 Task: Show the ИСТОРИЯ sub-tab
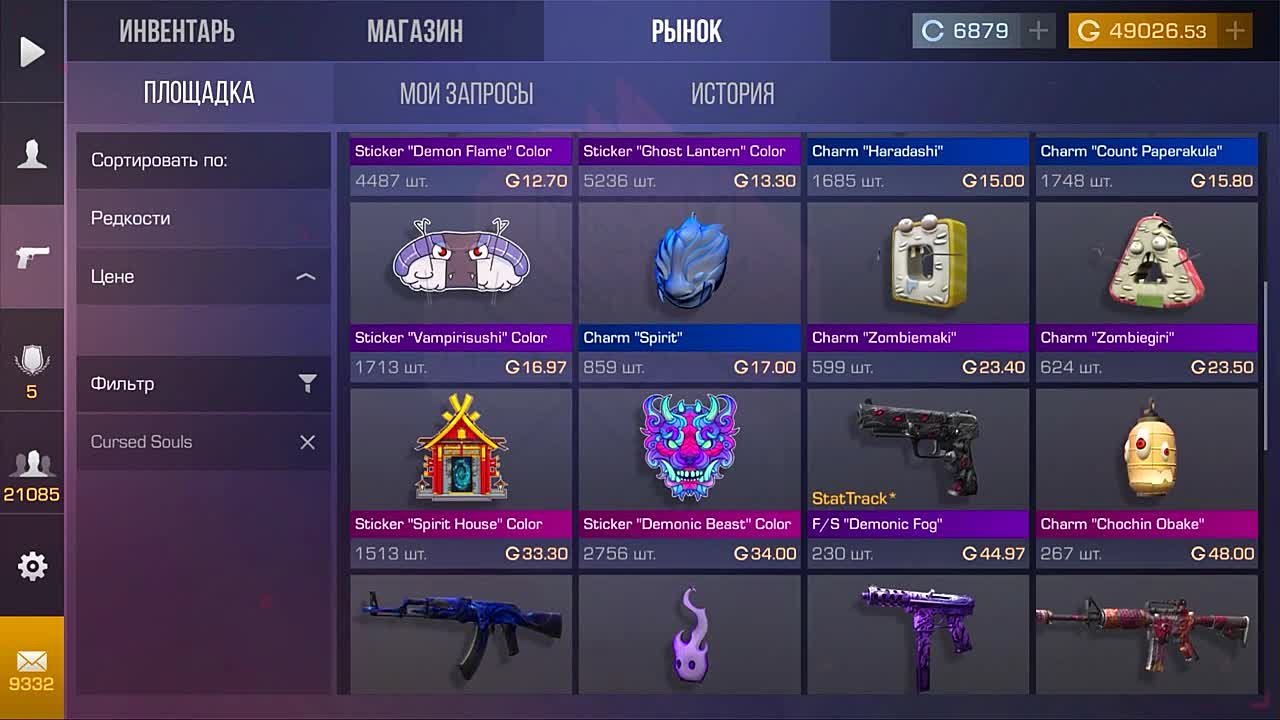tap(732, 94)
